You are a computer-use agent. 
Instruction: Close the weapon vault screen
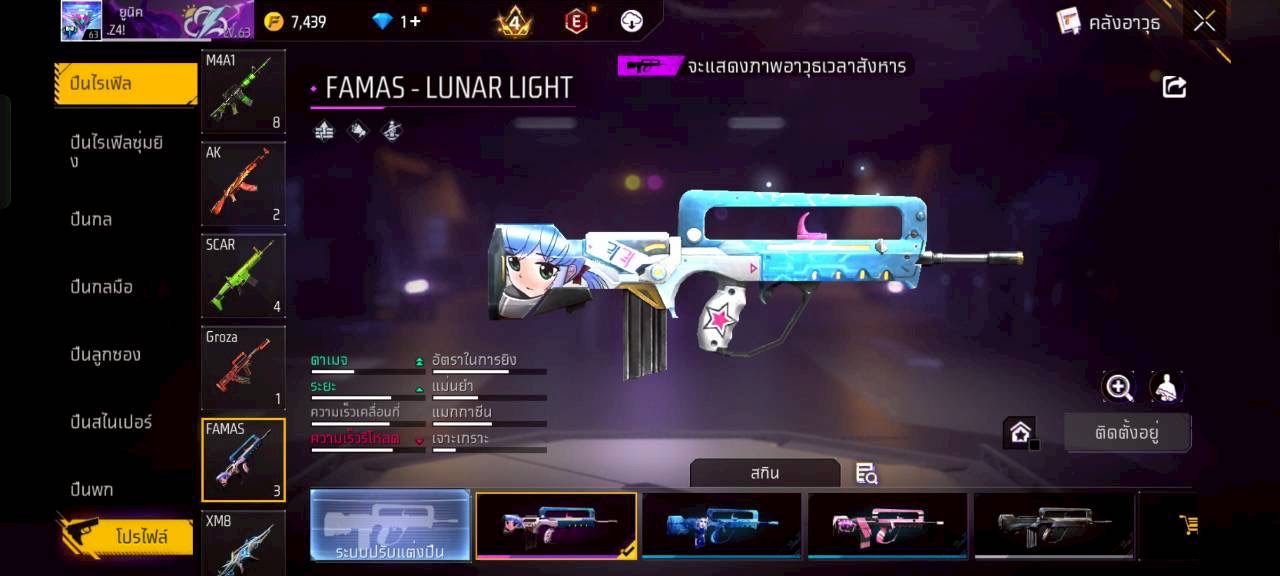pos(1204,21)
